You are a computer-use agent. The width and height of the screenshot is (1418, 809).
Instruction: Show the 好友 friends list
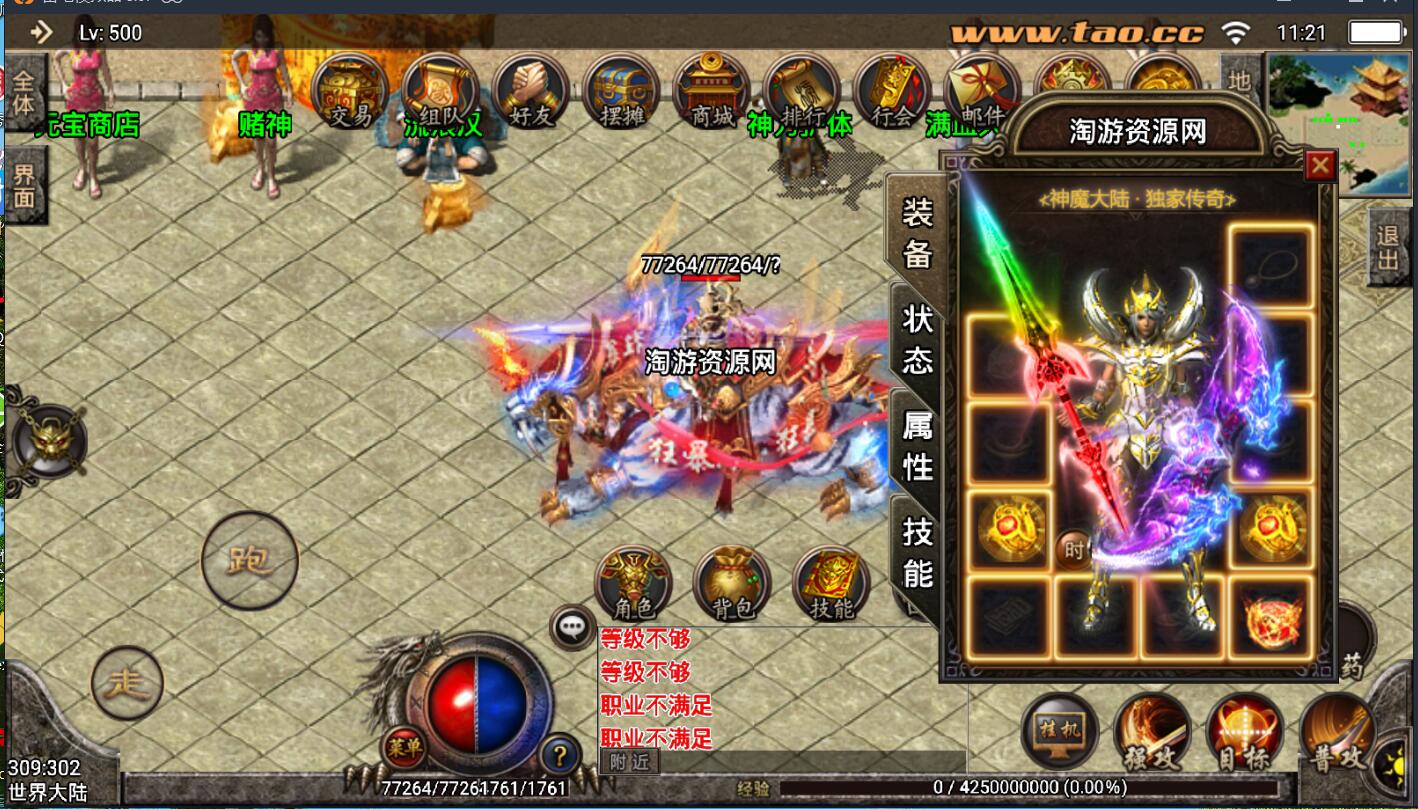point(531,92)
